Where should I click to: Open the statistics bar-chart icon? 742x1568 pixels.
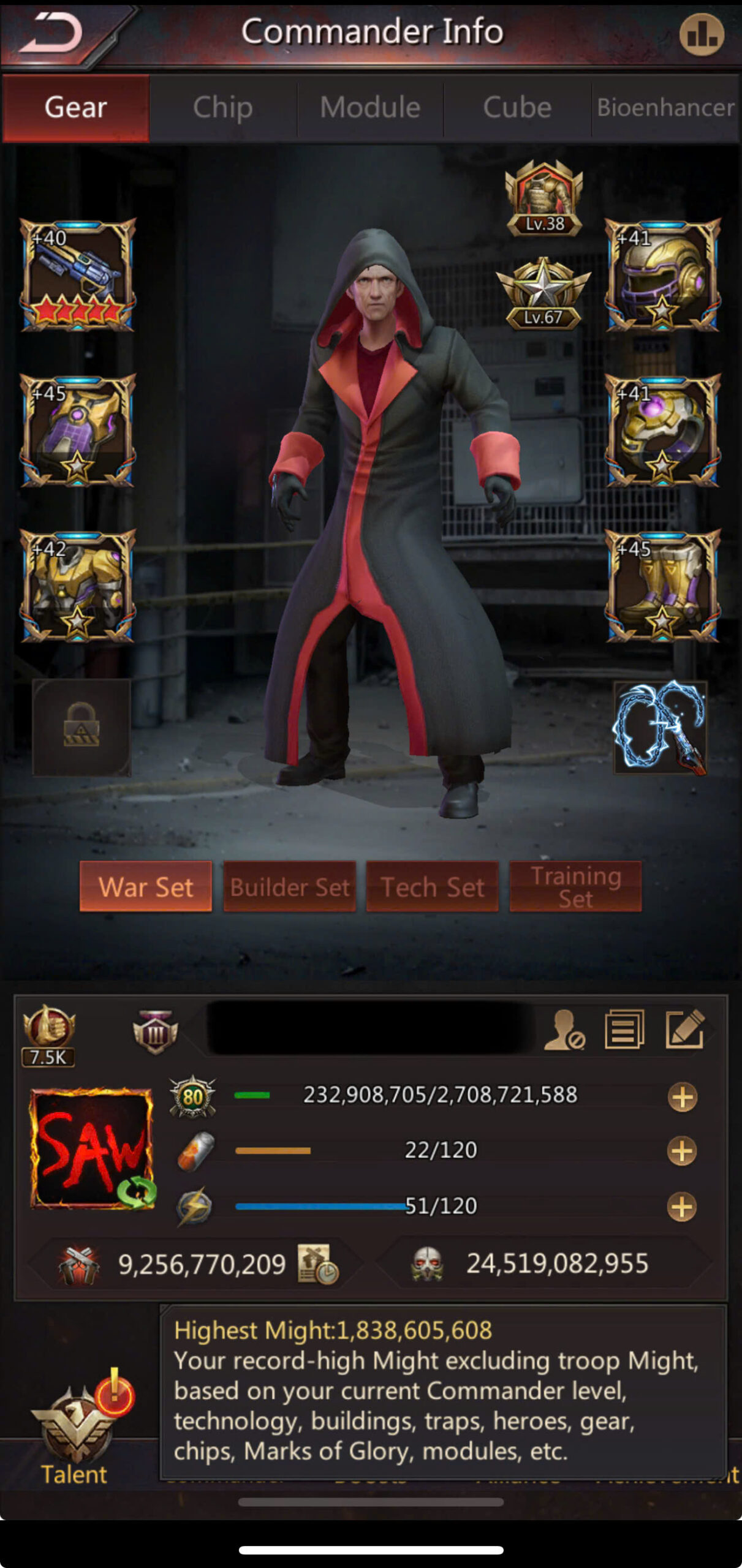tap(701, 34)
